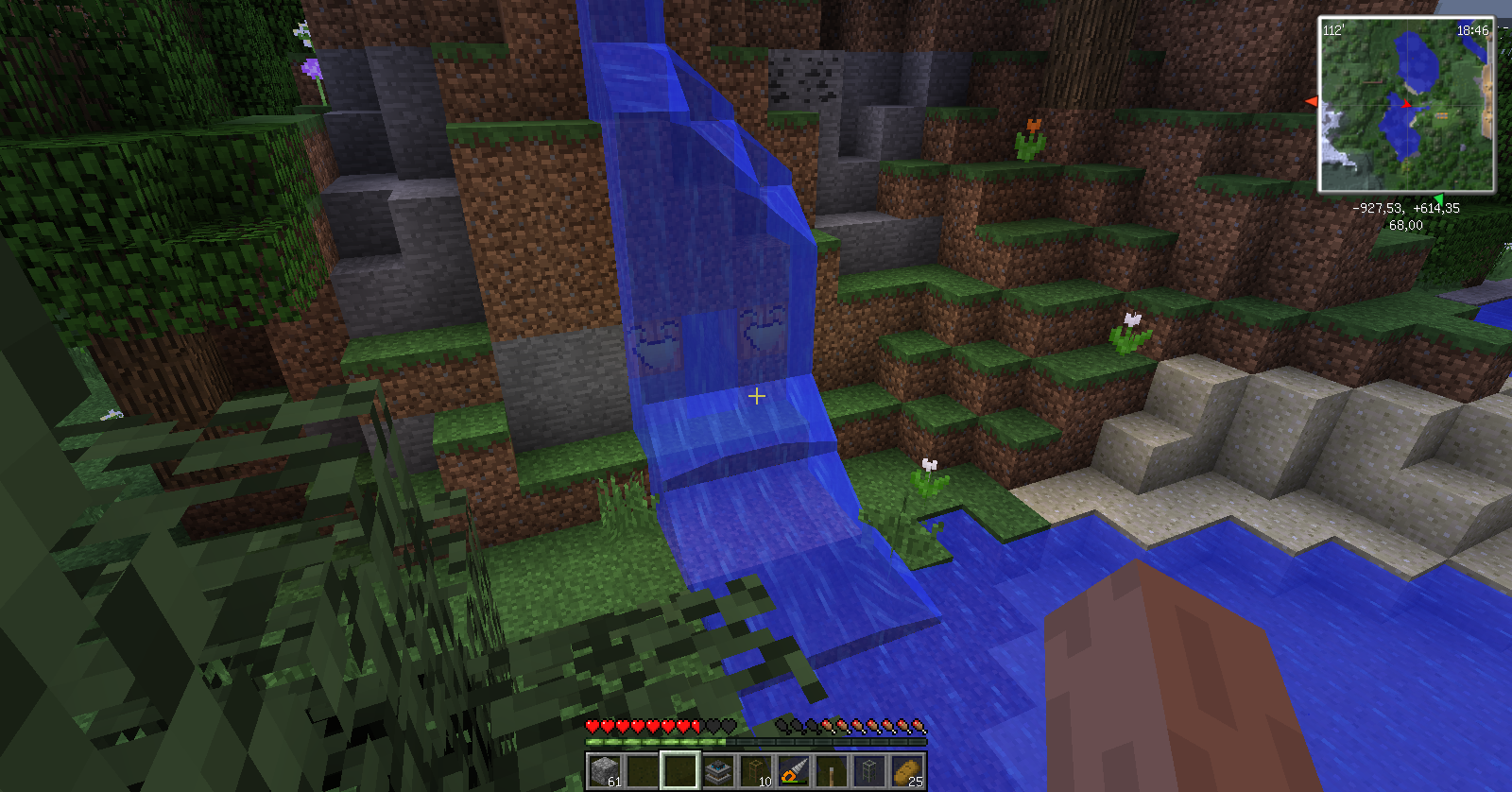Select the cobblestone stack of 61

[604, 771]
